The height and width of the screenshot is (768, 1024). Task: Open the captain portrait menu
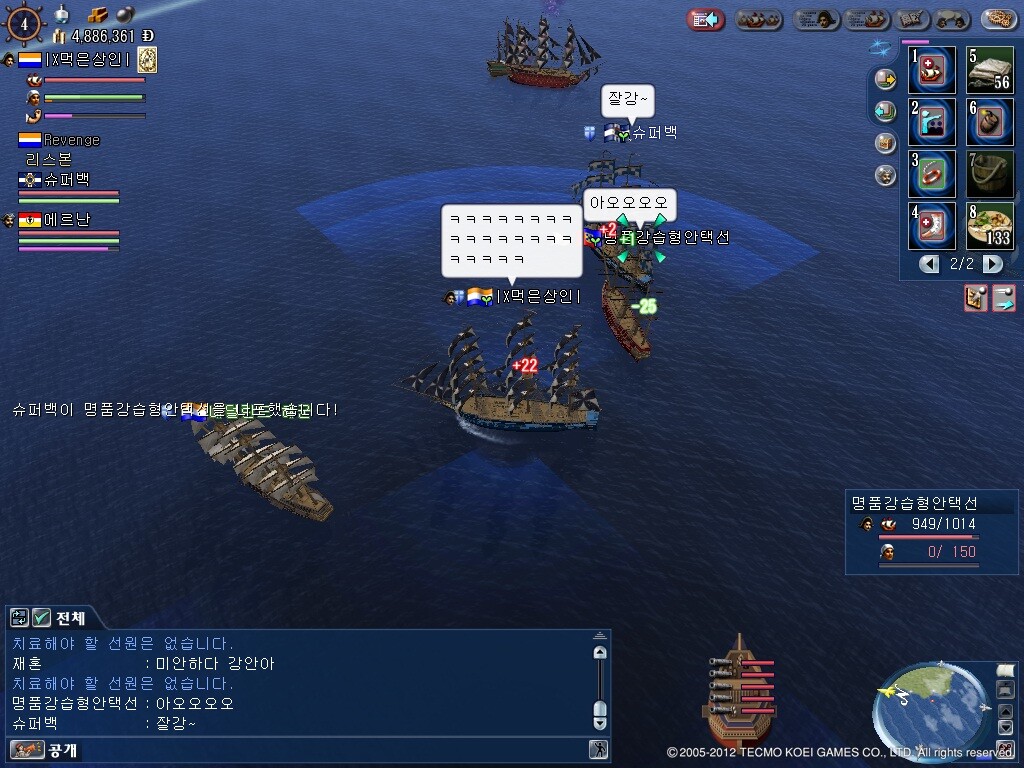pos(816,19)
